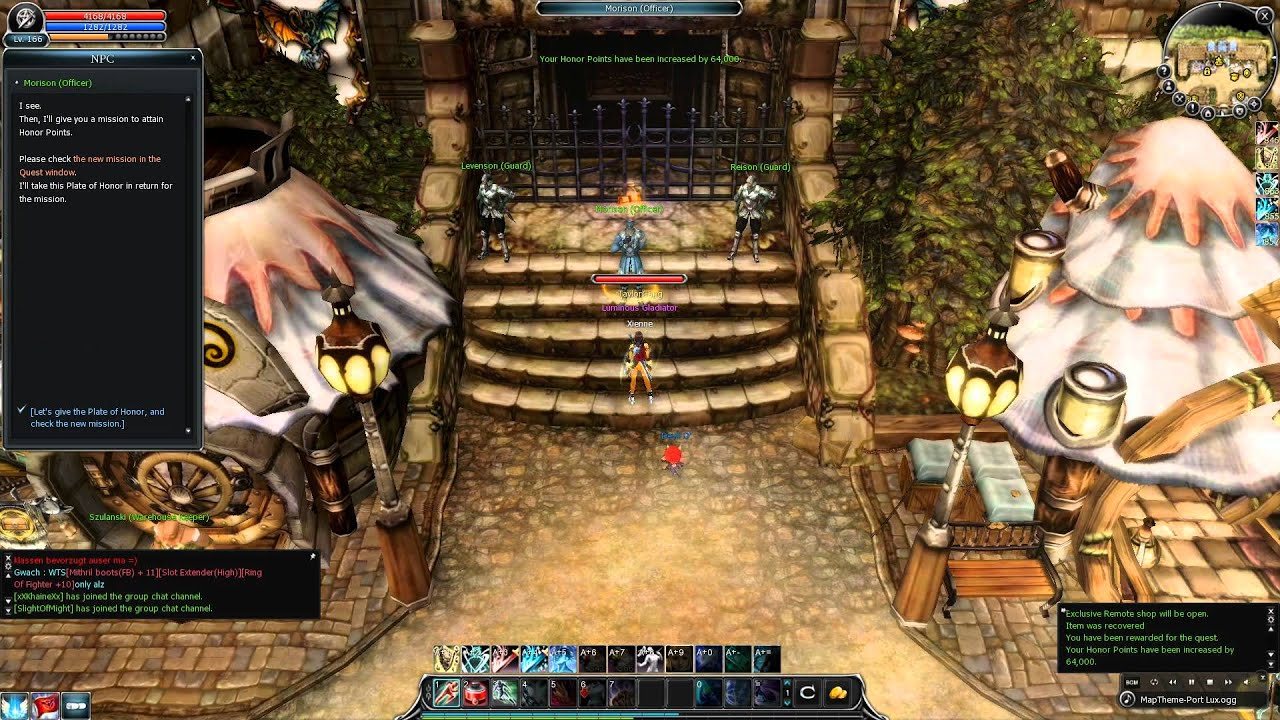The width and height of the screenshot is (1280, 720).
Task: Activate the white figure skill labeled A+8
Action: pos(648,658)
